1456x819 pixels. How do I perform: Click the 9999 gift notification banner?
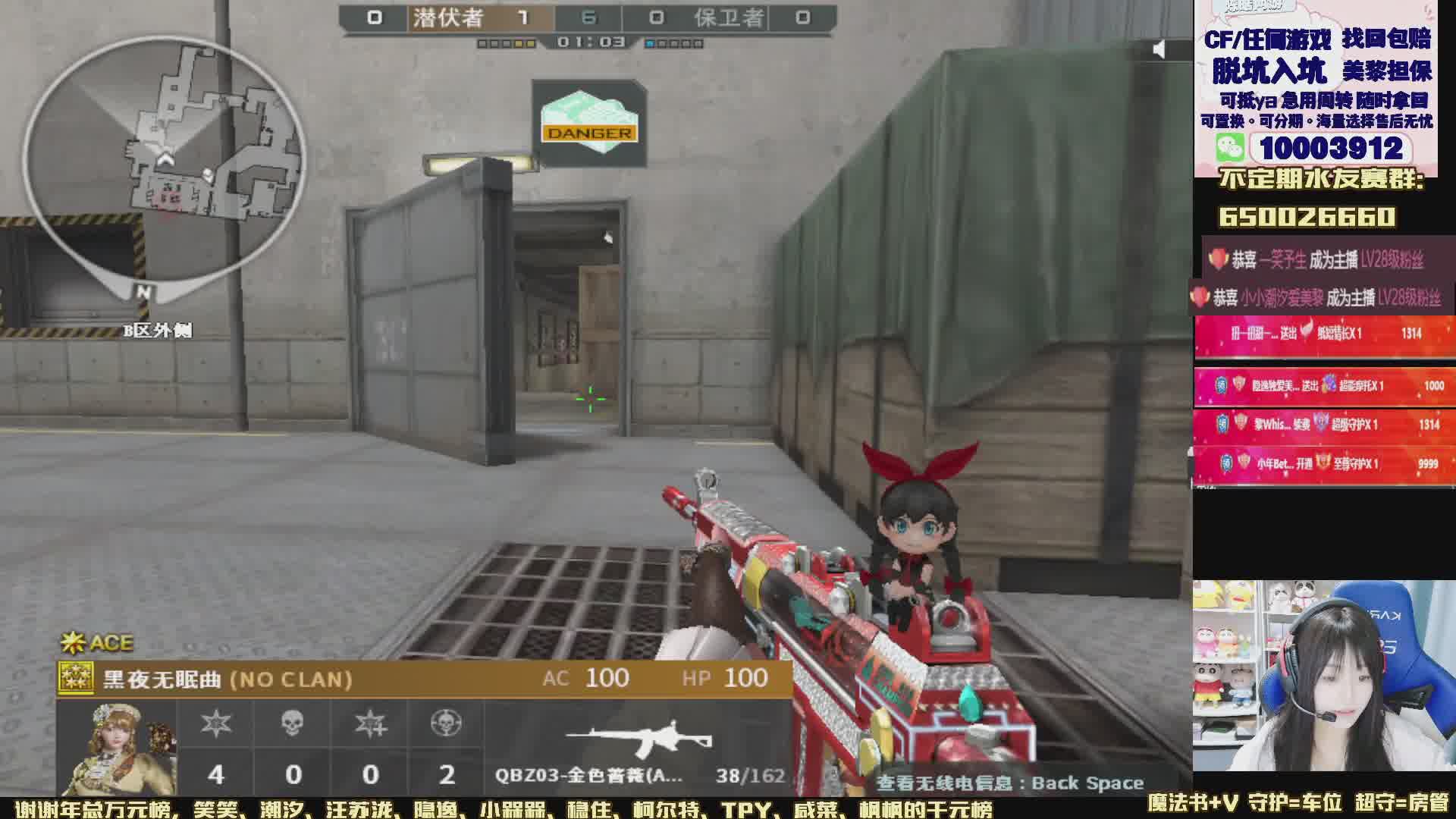tap(1324, 463)
